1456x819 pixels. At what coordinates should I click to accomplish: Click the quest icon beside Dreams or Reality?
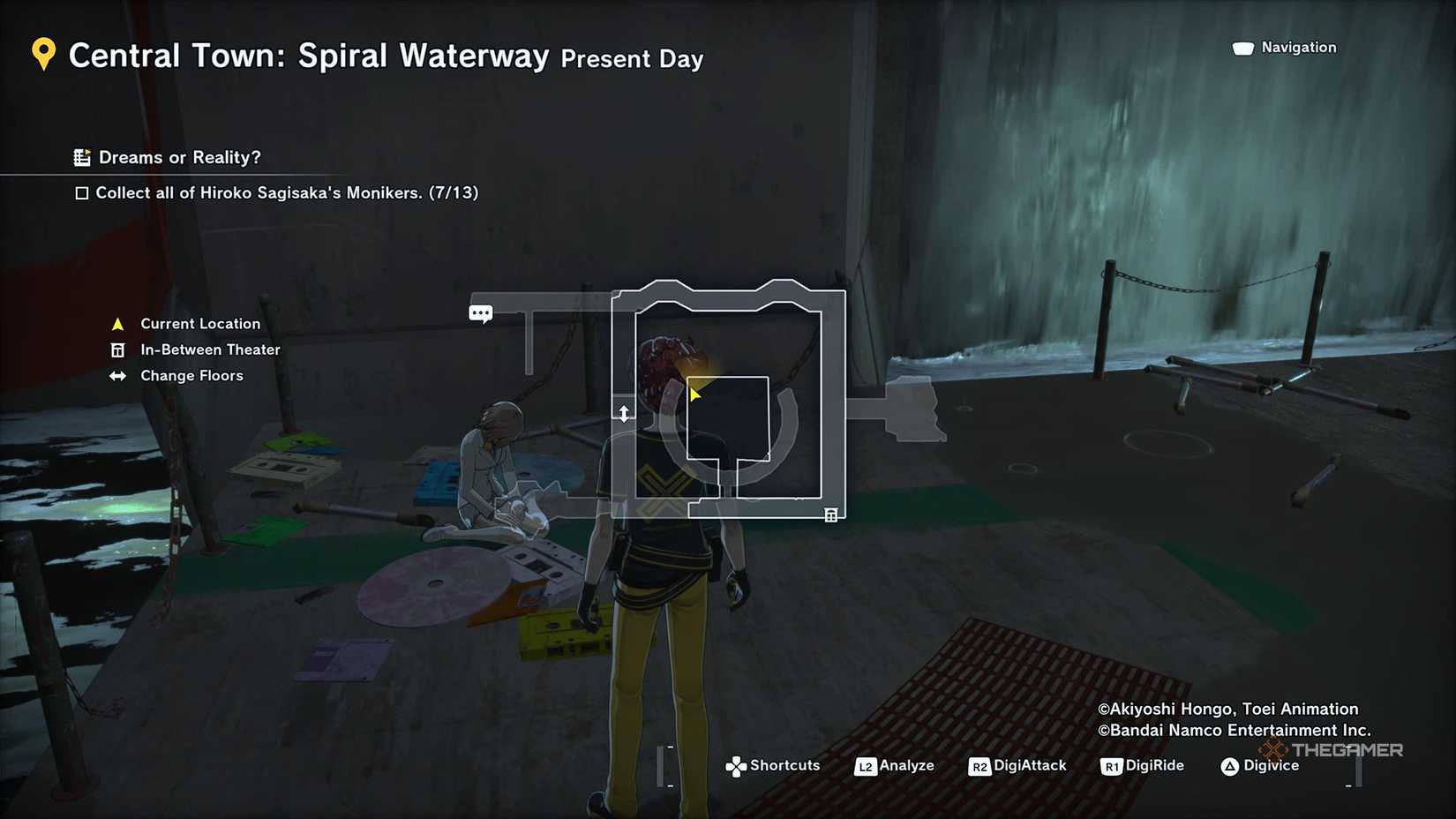pos(82,156)
